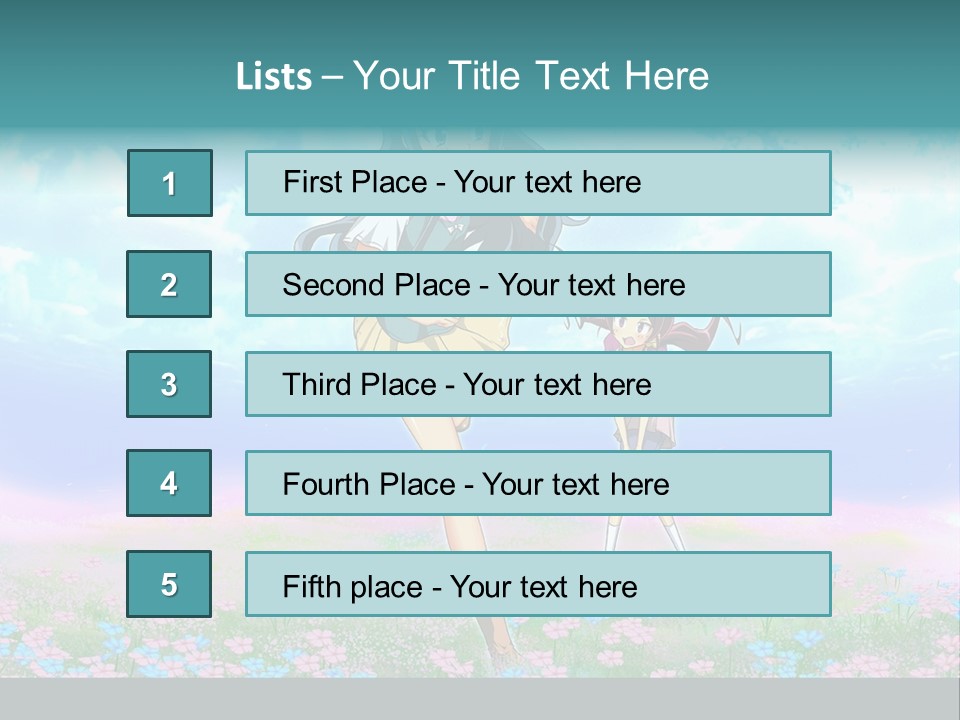
Task: Pick the Third Place text row
Action: tap(538, 384)
